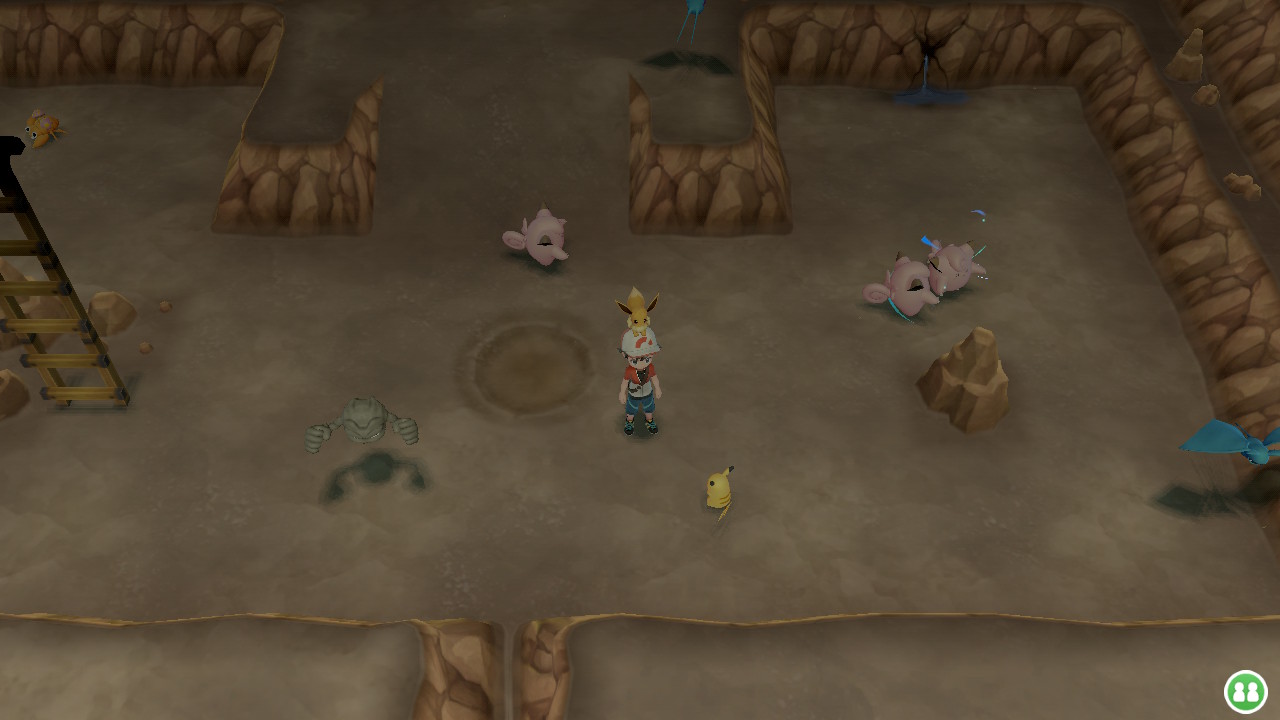Click the green two-player icon
This screenshot has height=720, width=1280.
click(x=1245, y=691)
